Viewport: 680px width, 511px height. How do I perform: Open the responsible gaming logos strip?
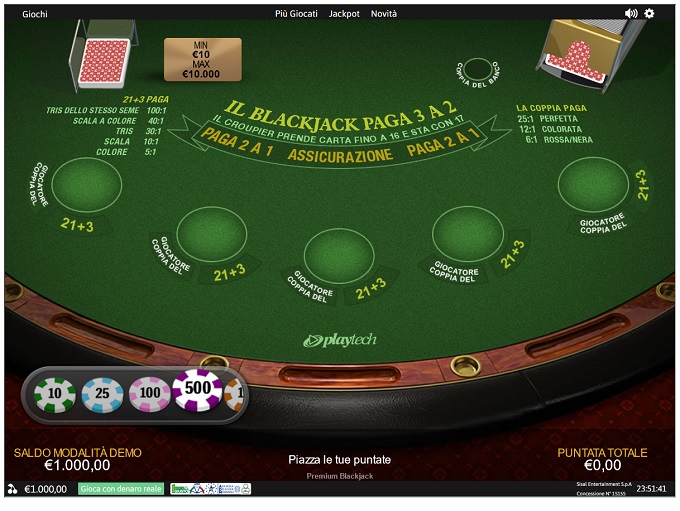(x=210, y=489)
